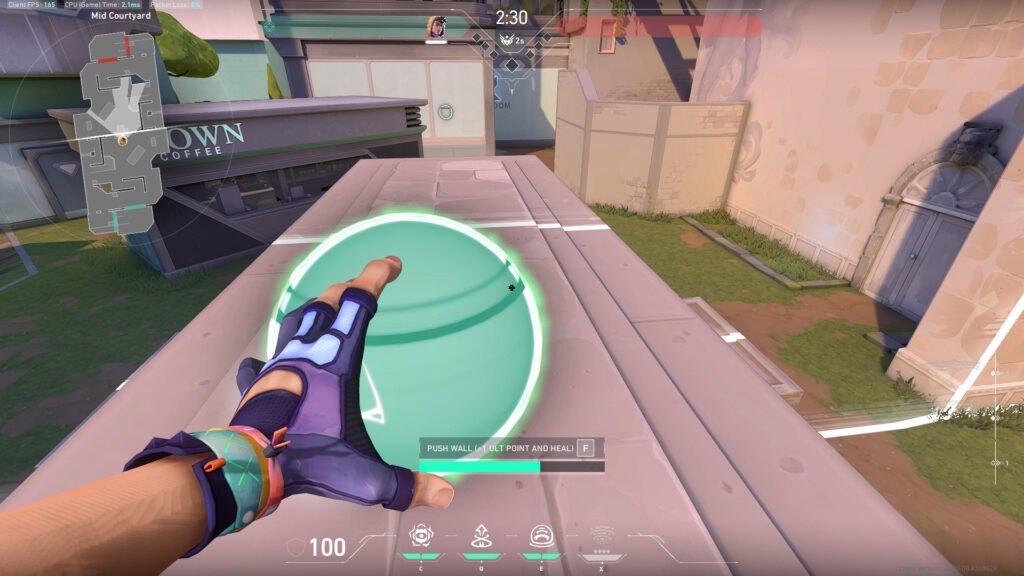Activate the Healing Orb ability icon

tap(540, 535)
